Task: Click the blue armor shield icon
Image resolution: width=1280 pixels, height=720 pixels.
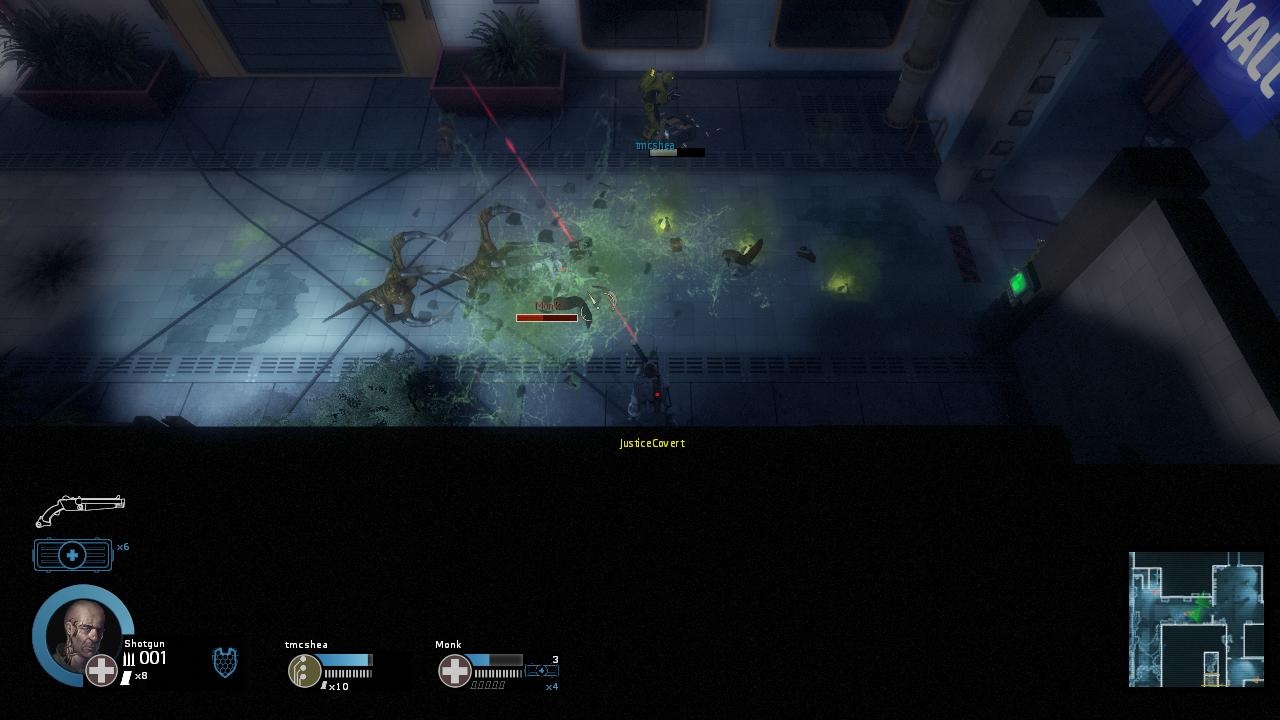Action: (x=226, y=663)
